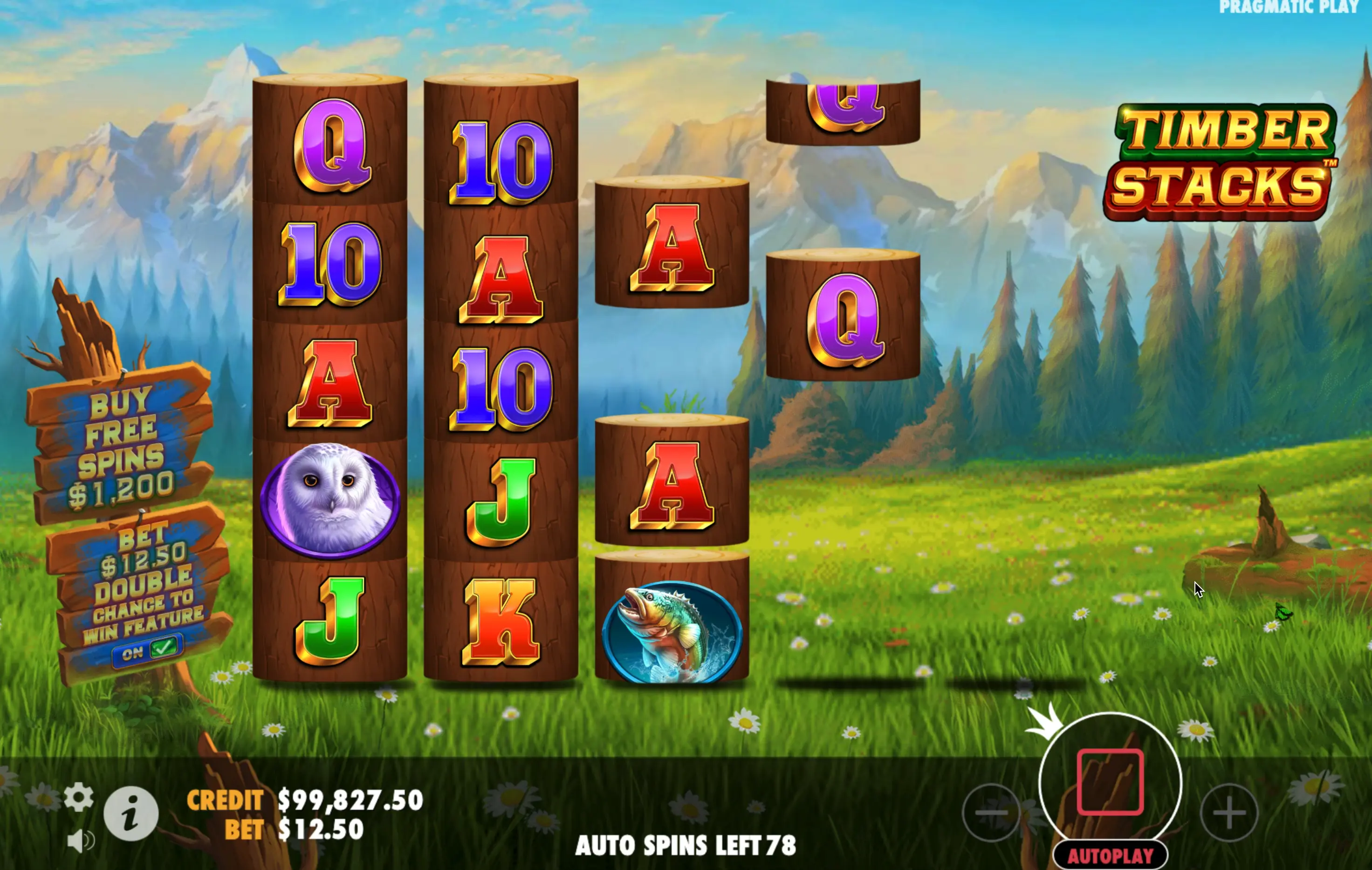The height and width of the screenshot is (870, 1372).
Task: Open the settings gear menu
Action: [79, 796]
